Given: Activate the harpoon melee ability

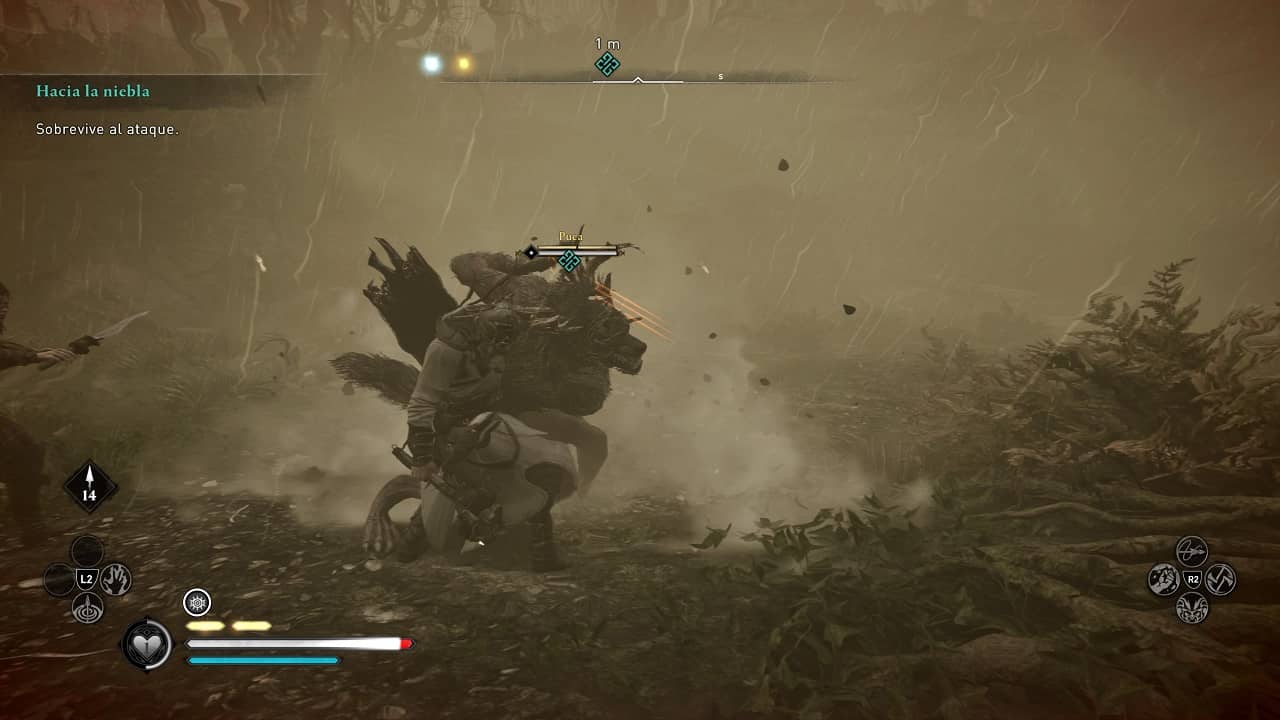Looking at the screenshot, I should pyautogui.click(x=1191, y=551).
